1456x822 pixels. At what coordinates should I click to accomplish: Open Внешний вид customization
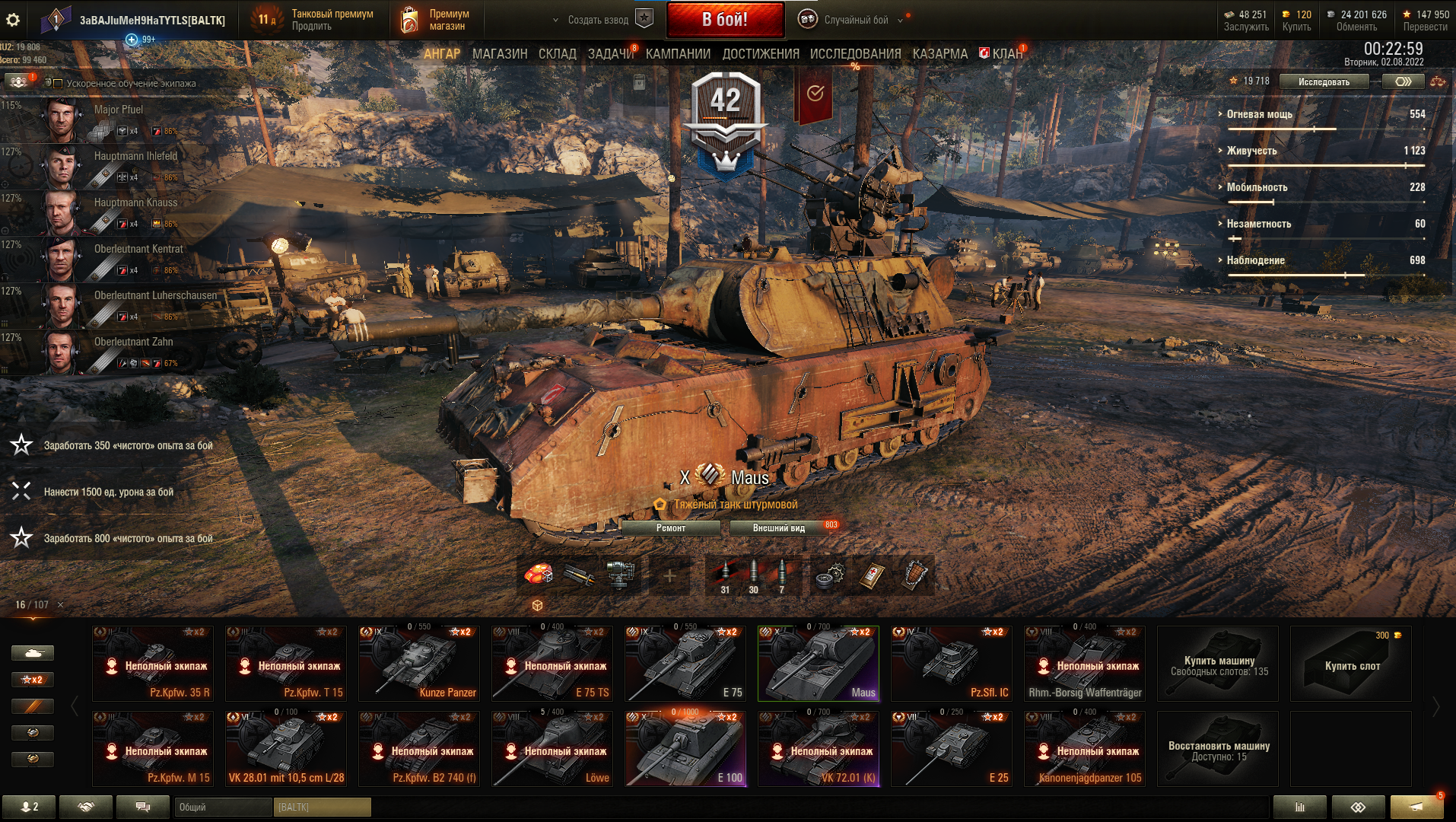(778, 527)
